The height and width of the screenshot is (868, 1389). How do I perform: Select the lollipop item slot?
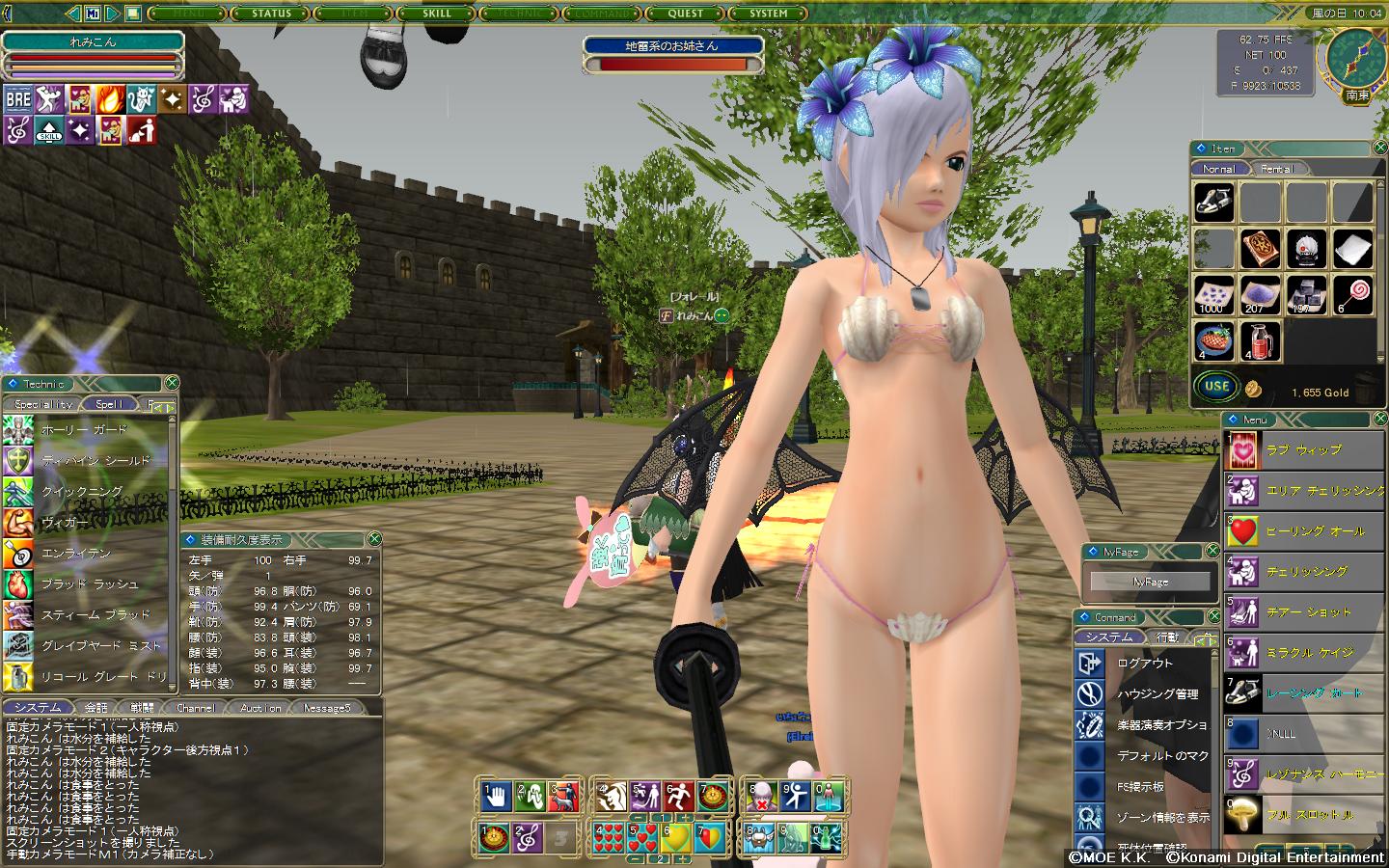[1352, 295]
